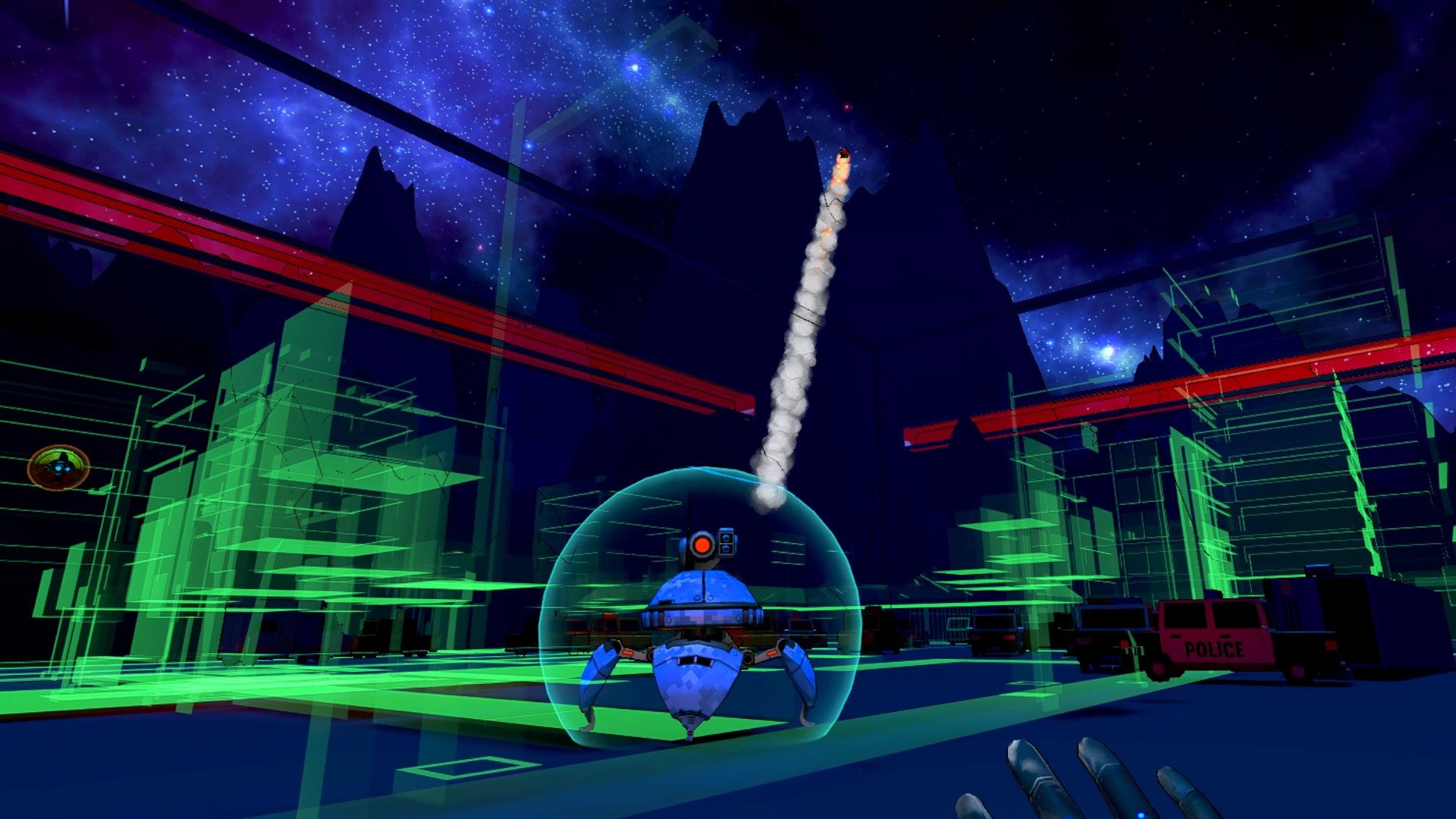
Task: Click the drone's red camera eye
Action: (x=702, y=544)
